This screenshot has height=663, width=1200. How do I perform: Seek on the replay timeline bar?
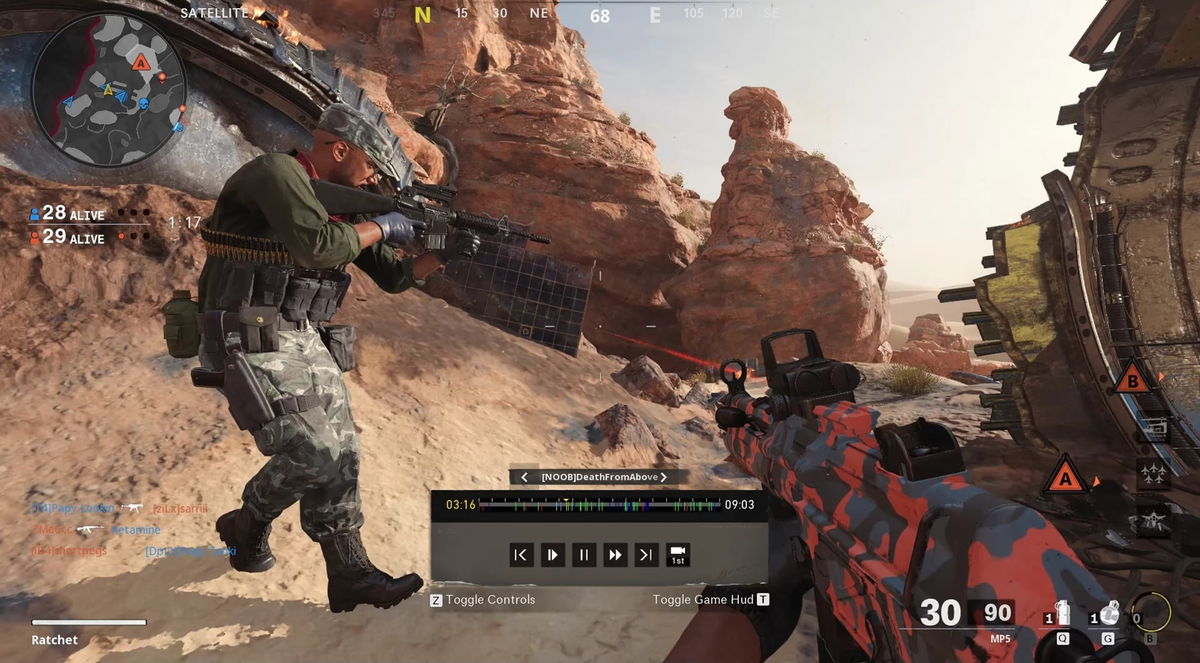coord(599,505)
